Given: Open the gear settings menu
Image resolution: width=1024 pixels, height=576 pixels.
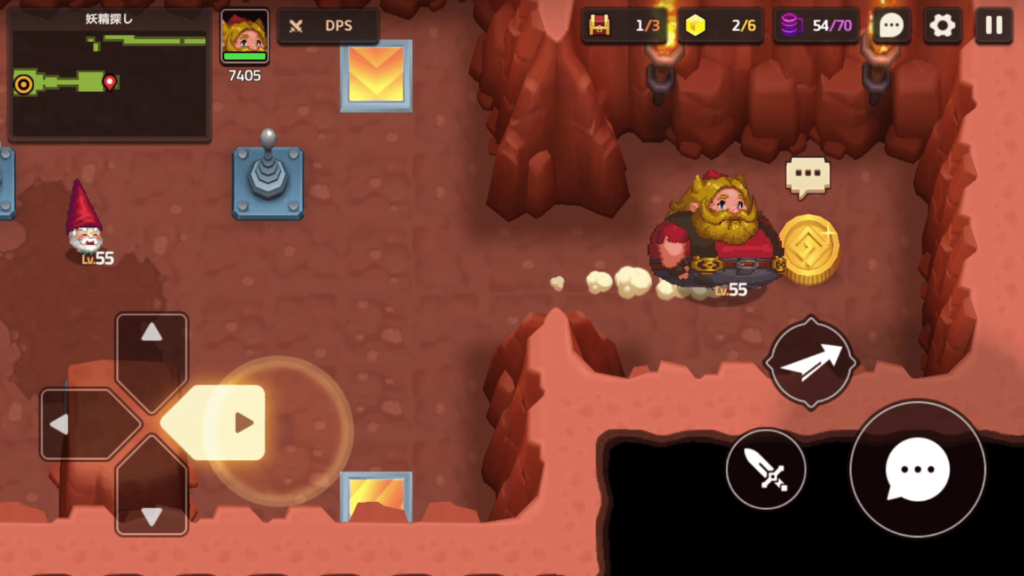Looking at the screenshot, I should pyautogui.click(x=942, y=26).
